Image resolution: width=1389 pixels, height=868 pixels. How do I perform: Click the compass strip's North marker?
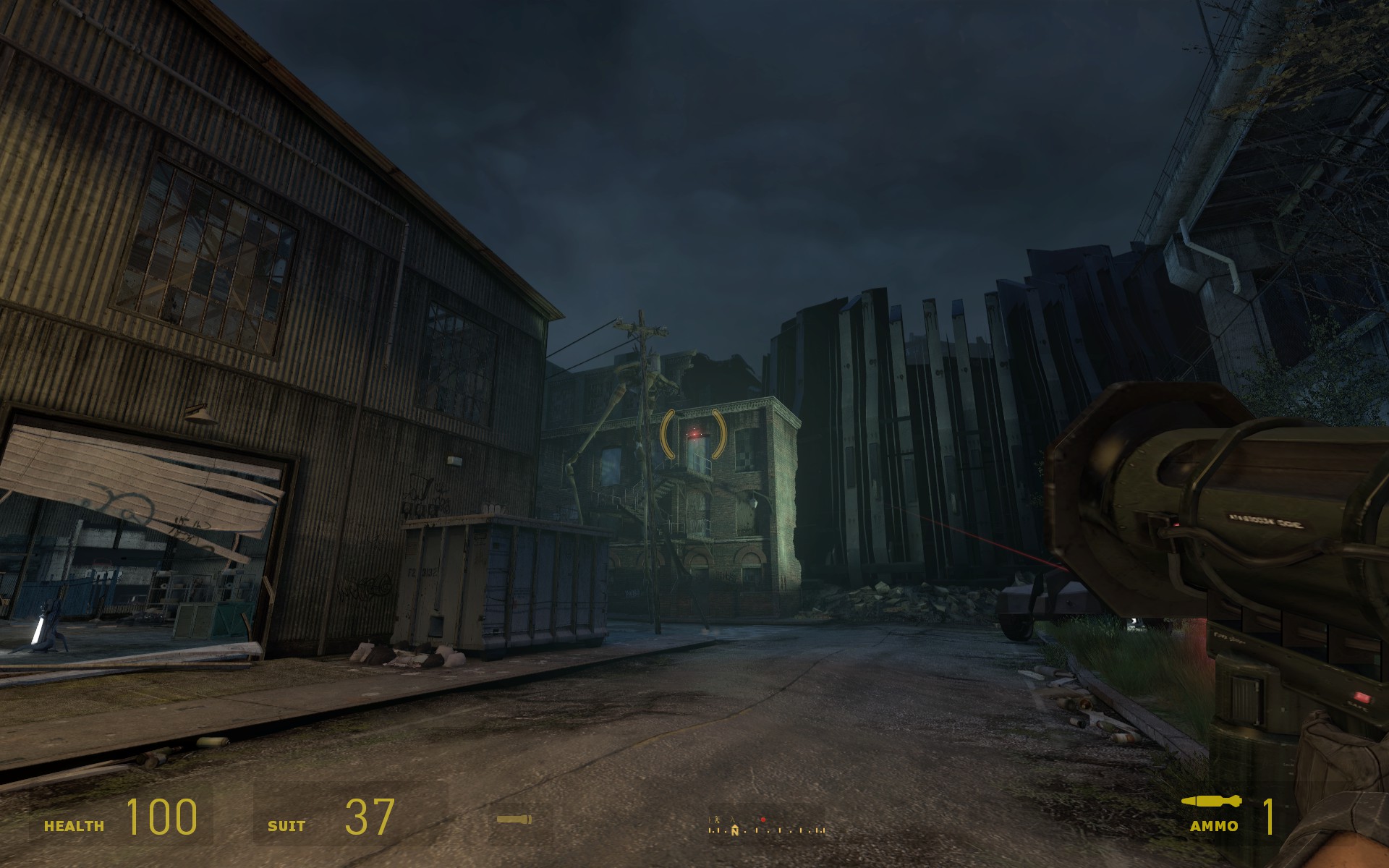[x=735, y=830]
